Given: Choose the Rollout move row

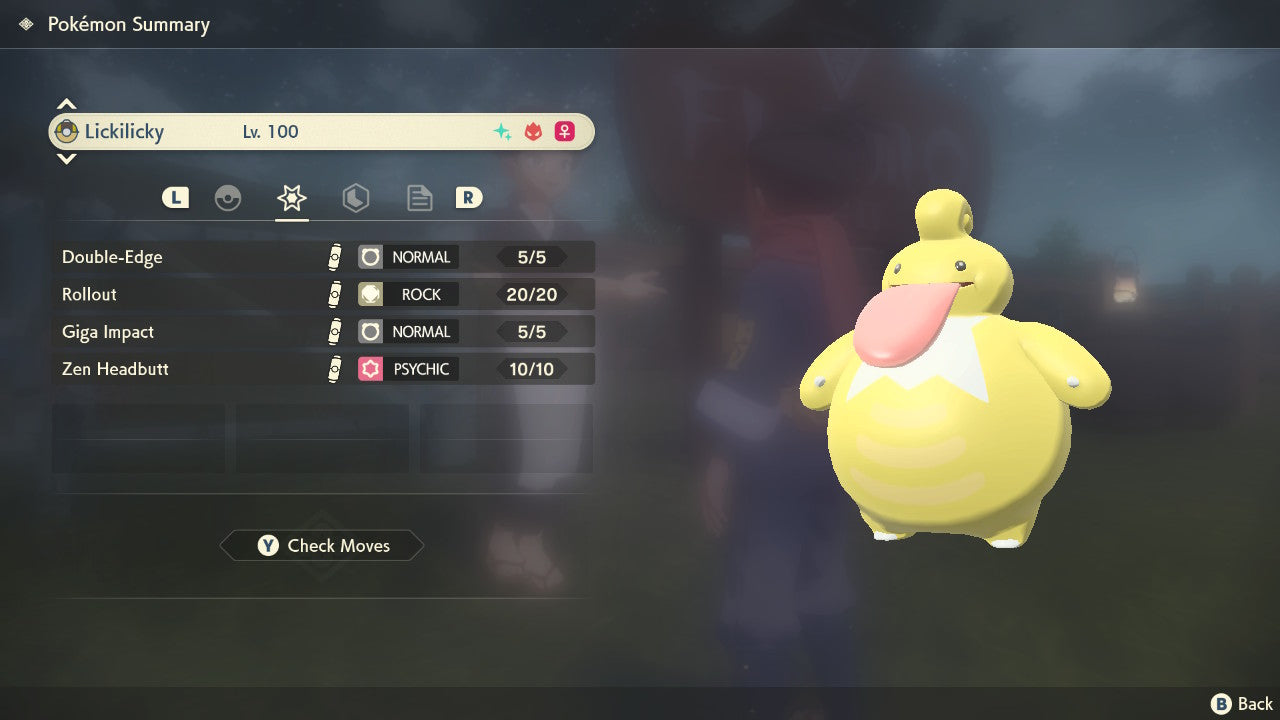Looking at the screenshot, I should [324, 294].
